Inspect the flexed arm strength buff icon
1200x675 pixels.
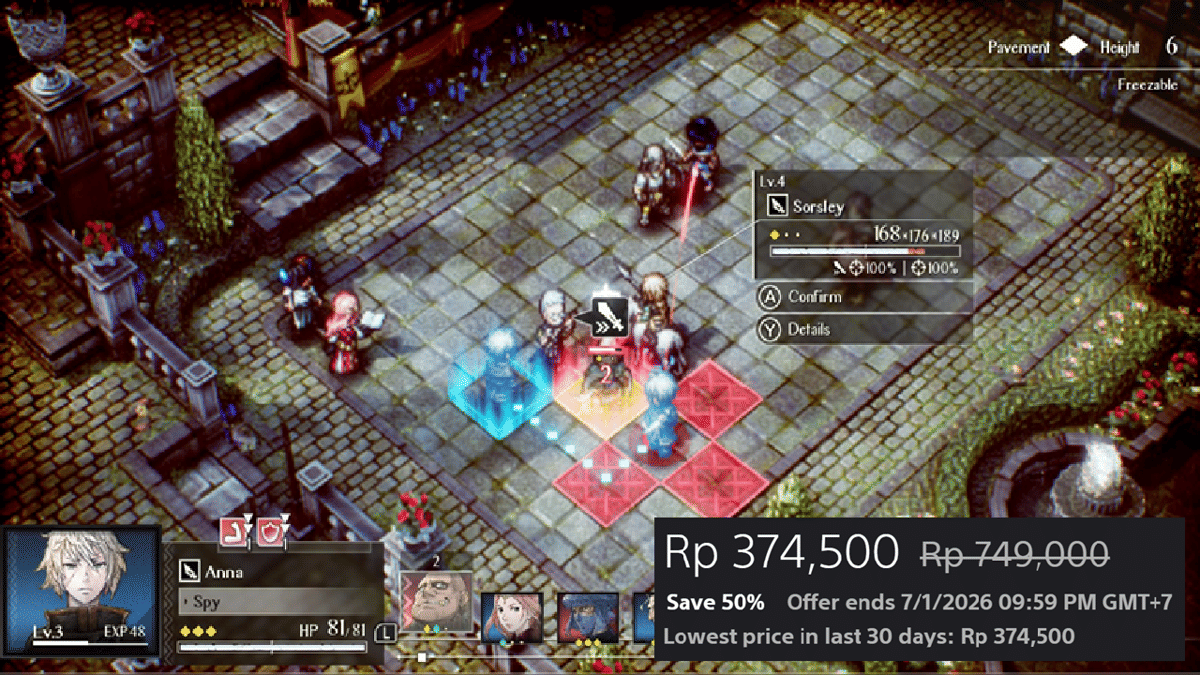click(x=233, y=531)
